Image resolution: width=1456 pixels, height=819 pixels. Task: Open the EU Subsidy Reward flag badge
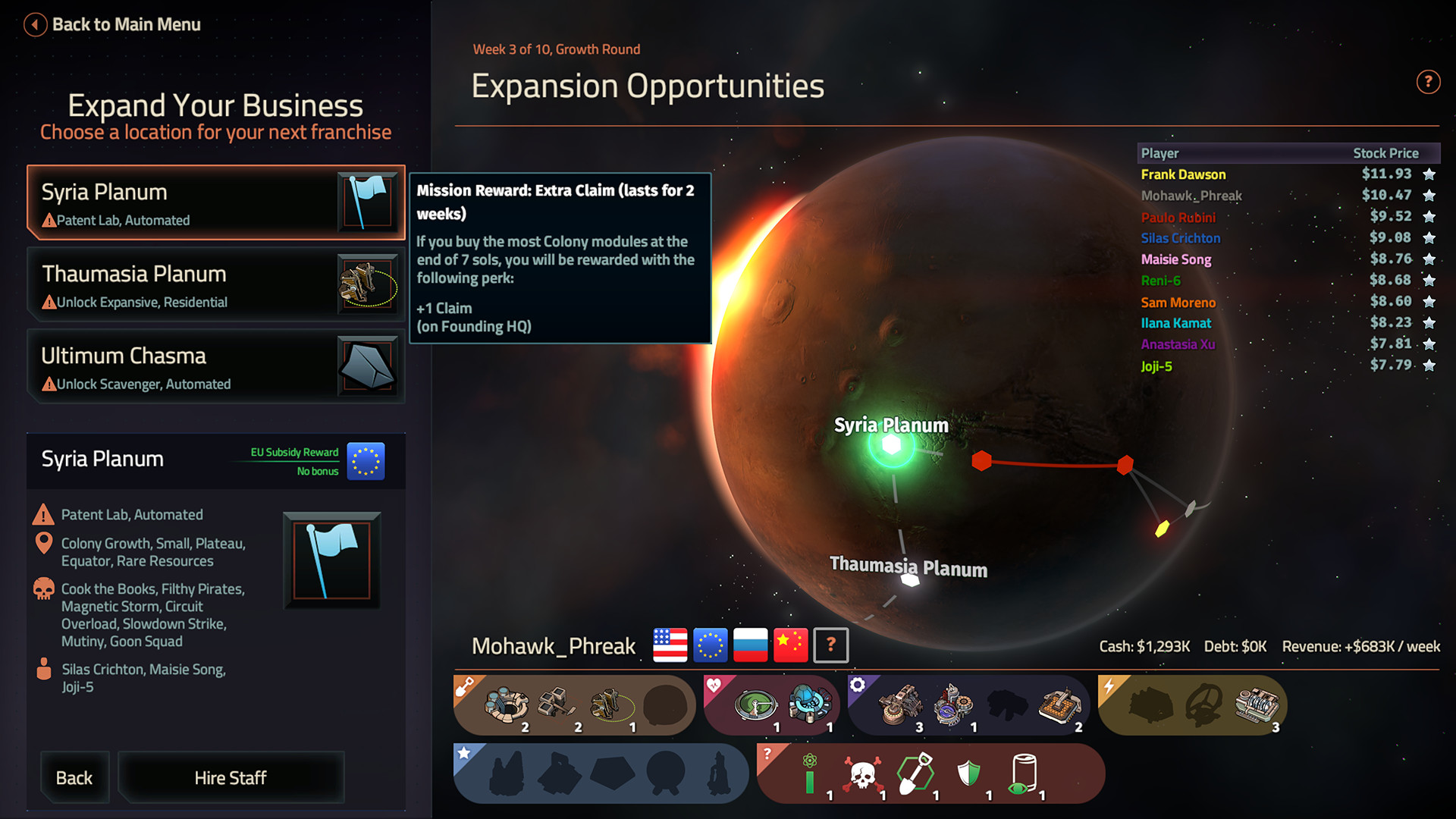click(365, 461)
